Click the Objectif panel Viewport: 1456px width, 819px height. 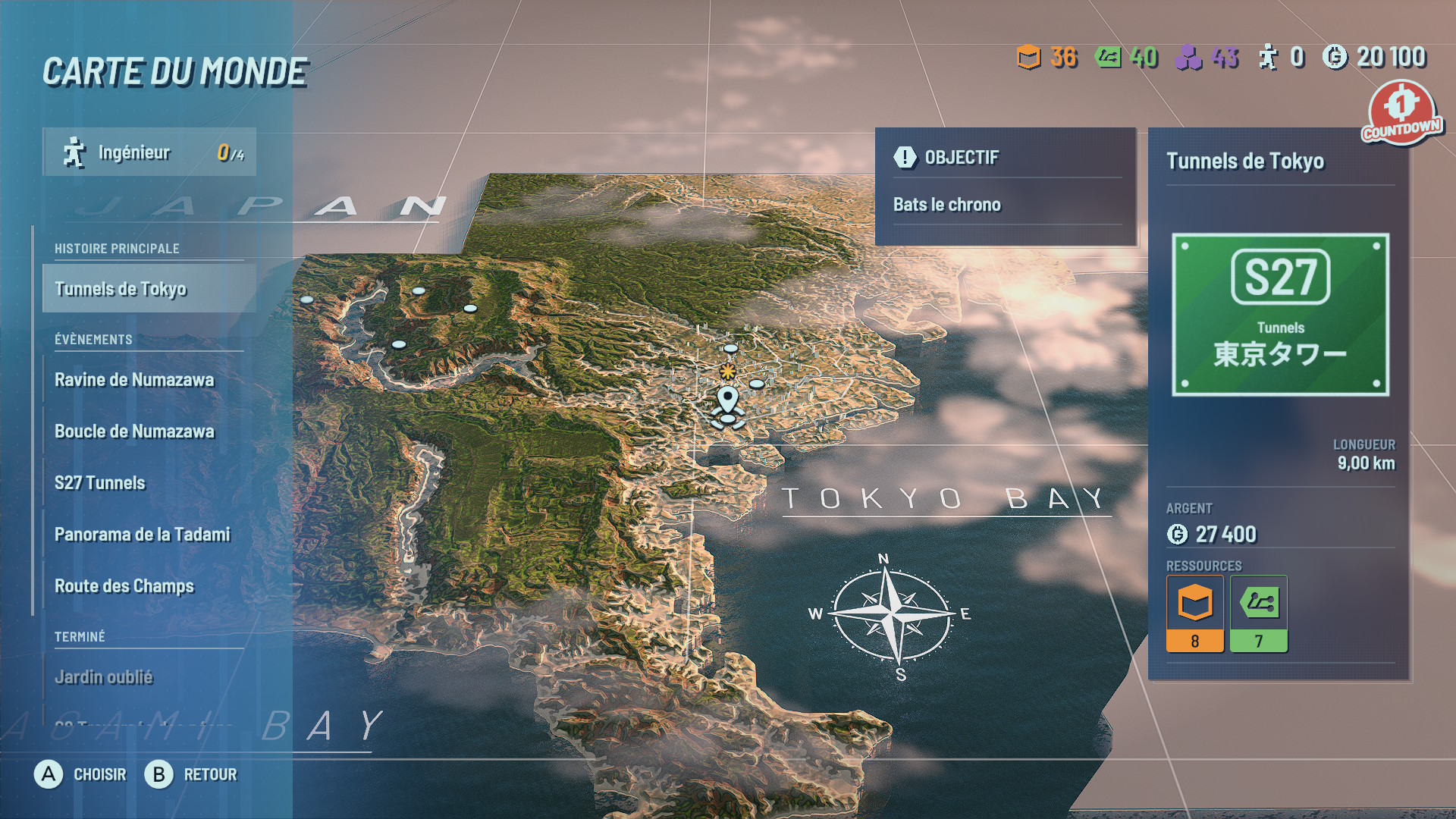[1006, 186]
